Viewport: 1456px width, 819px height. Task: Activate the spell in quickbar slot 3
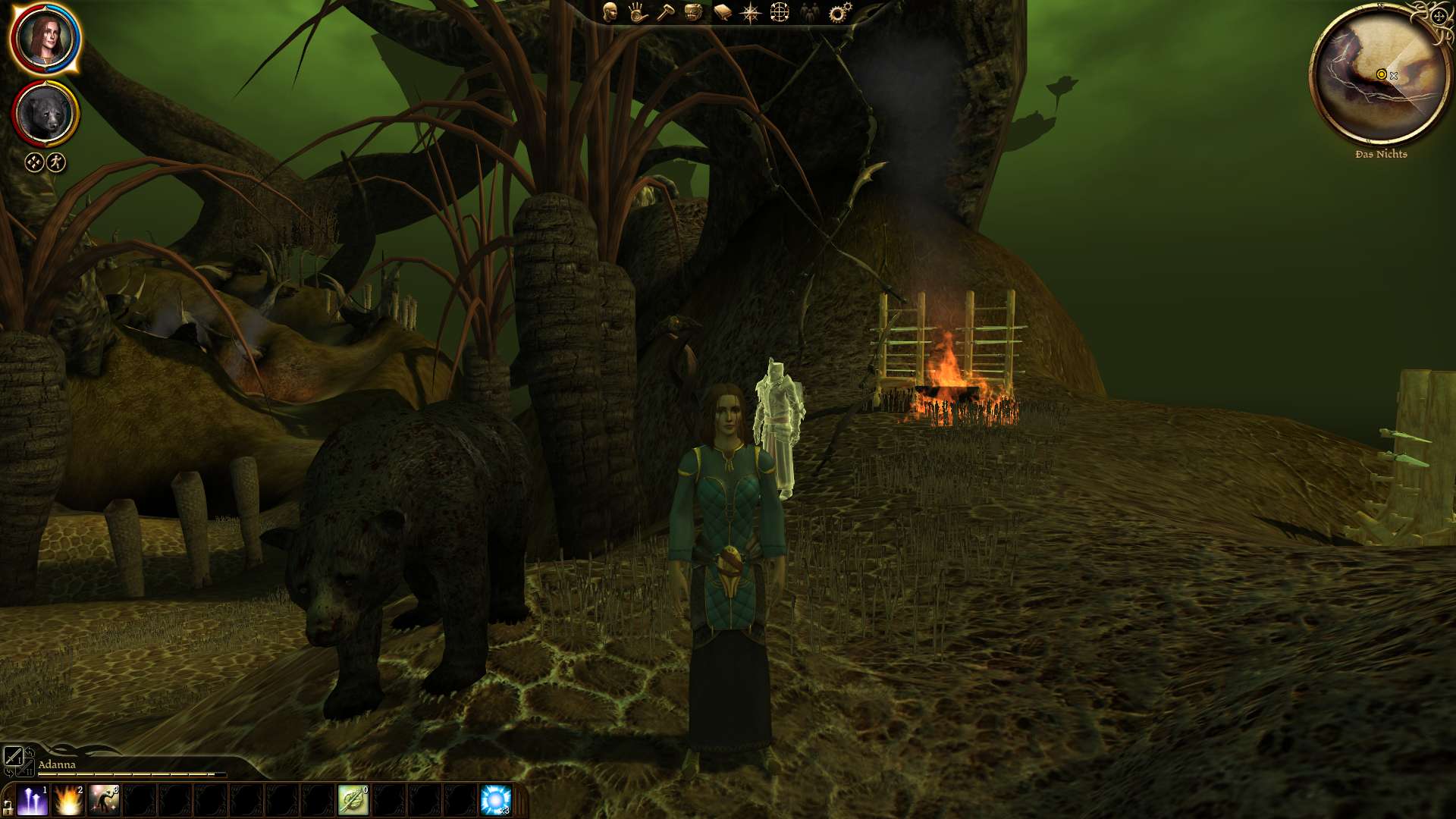pos(102,799)
